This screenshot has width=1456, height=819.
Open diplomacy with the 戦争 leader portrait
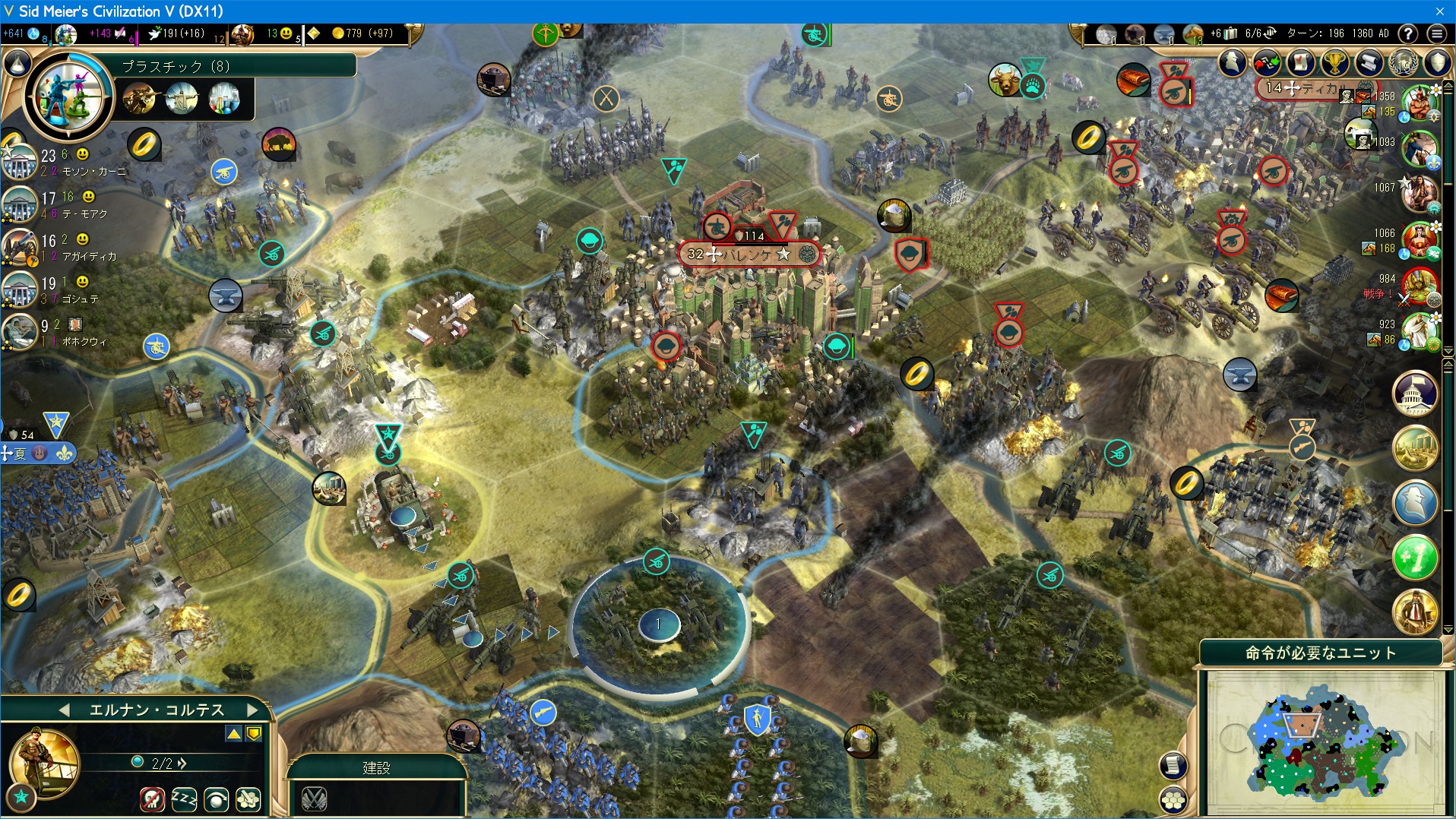(x=1419, y=285)
